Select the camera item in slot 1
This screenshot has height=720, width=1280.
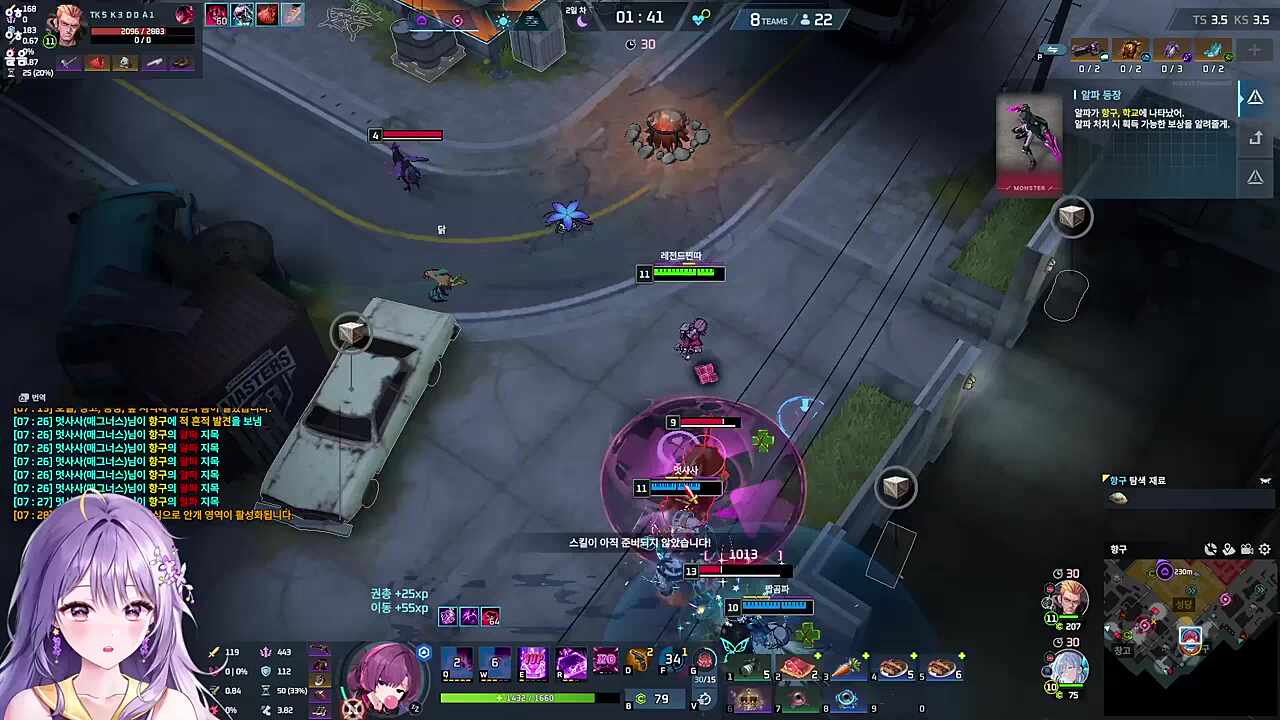pyautogui.click(x=750, y=668)
